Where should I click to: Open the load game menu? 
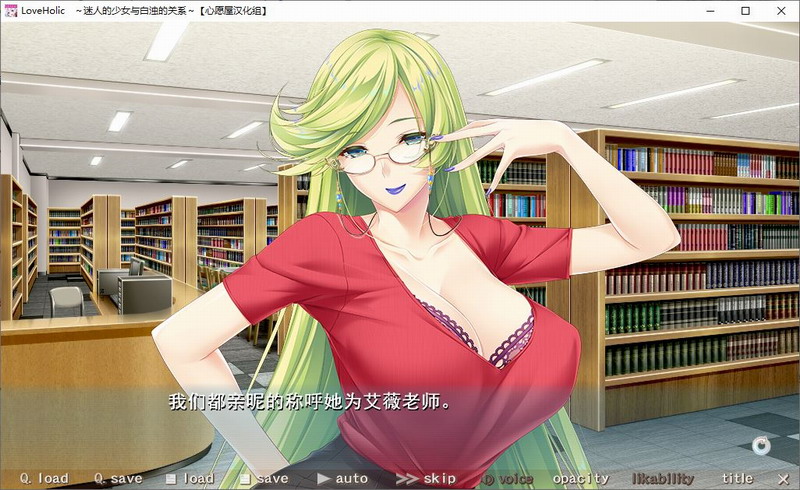(x=190, y=479)
